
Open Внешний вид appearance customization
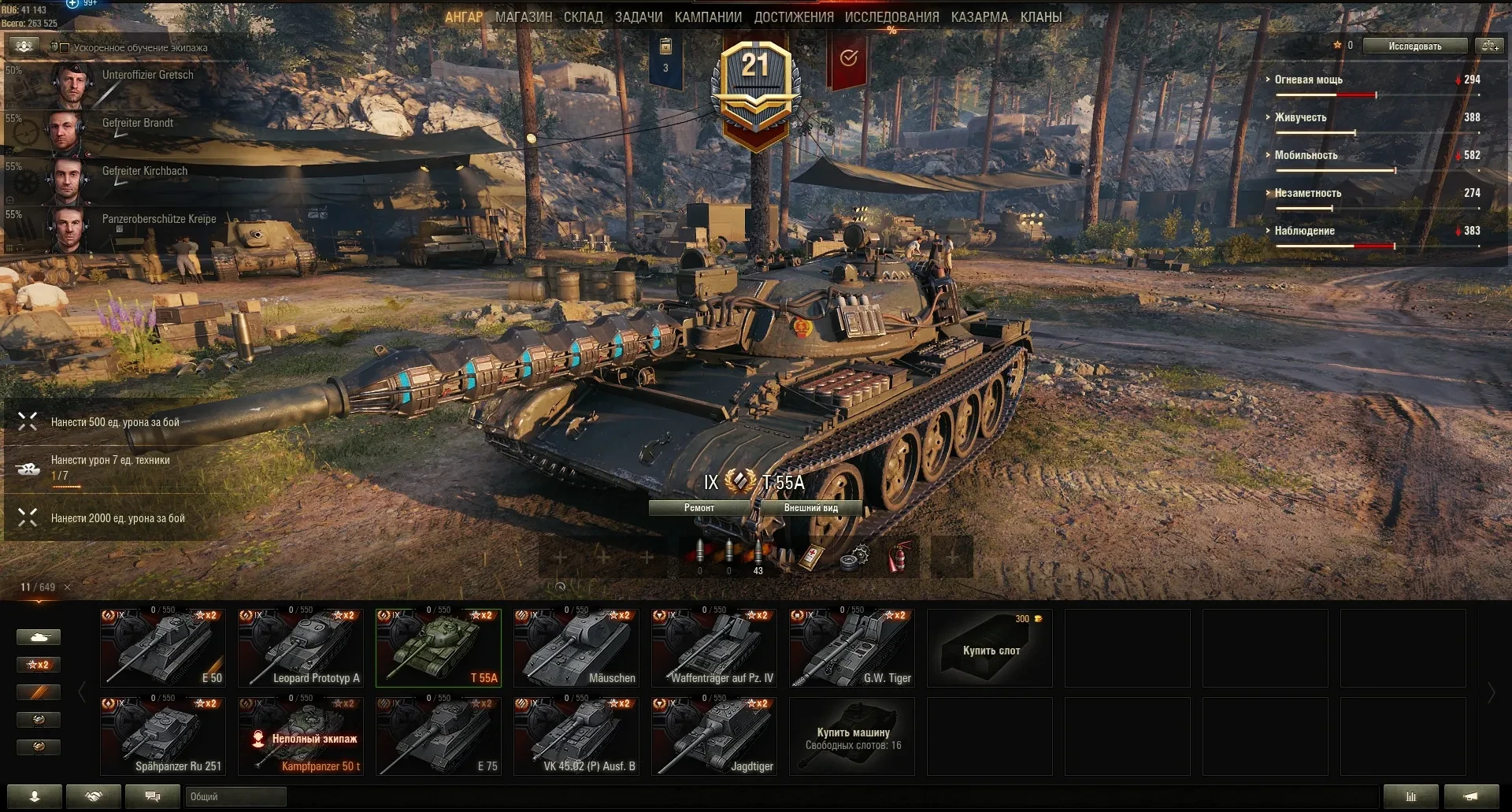pos(810,508)
